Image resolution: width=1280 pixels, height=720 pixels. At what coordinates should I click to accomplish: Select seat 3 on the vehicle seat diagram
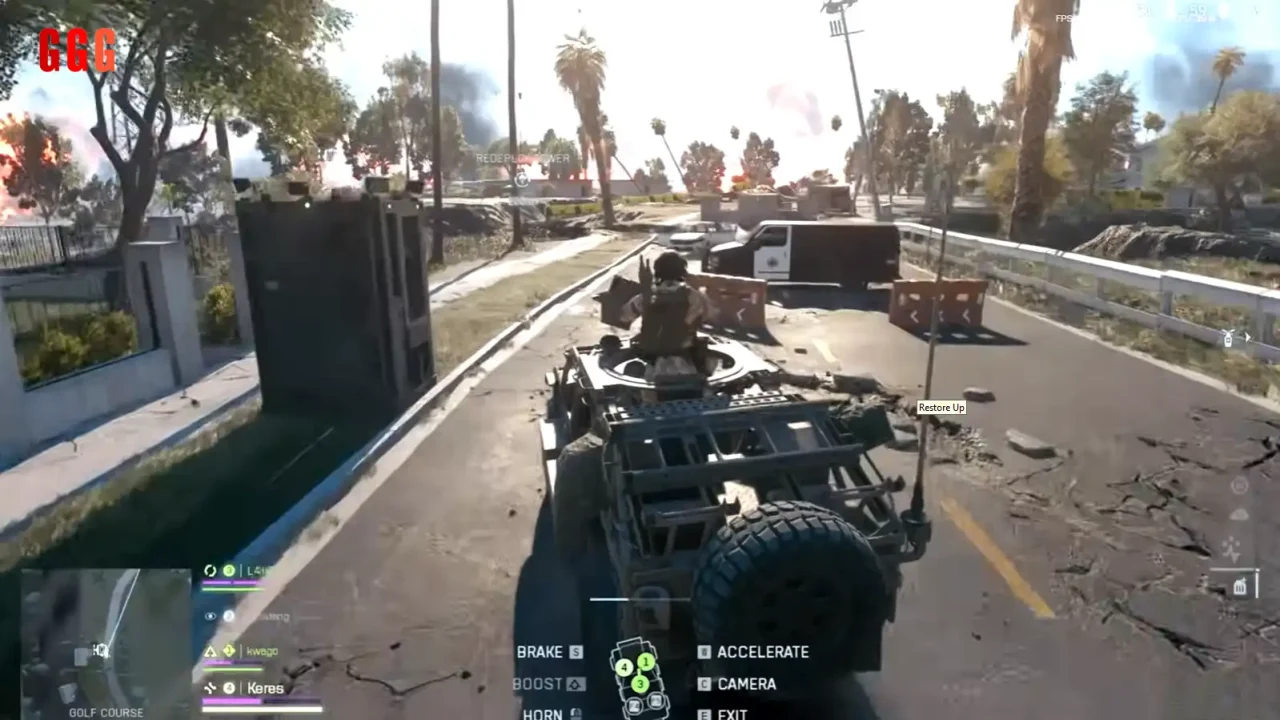[640, 684]
